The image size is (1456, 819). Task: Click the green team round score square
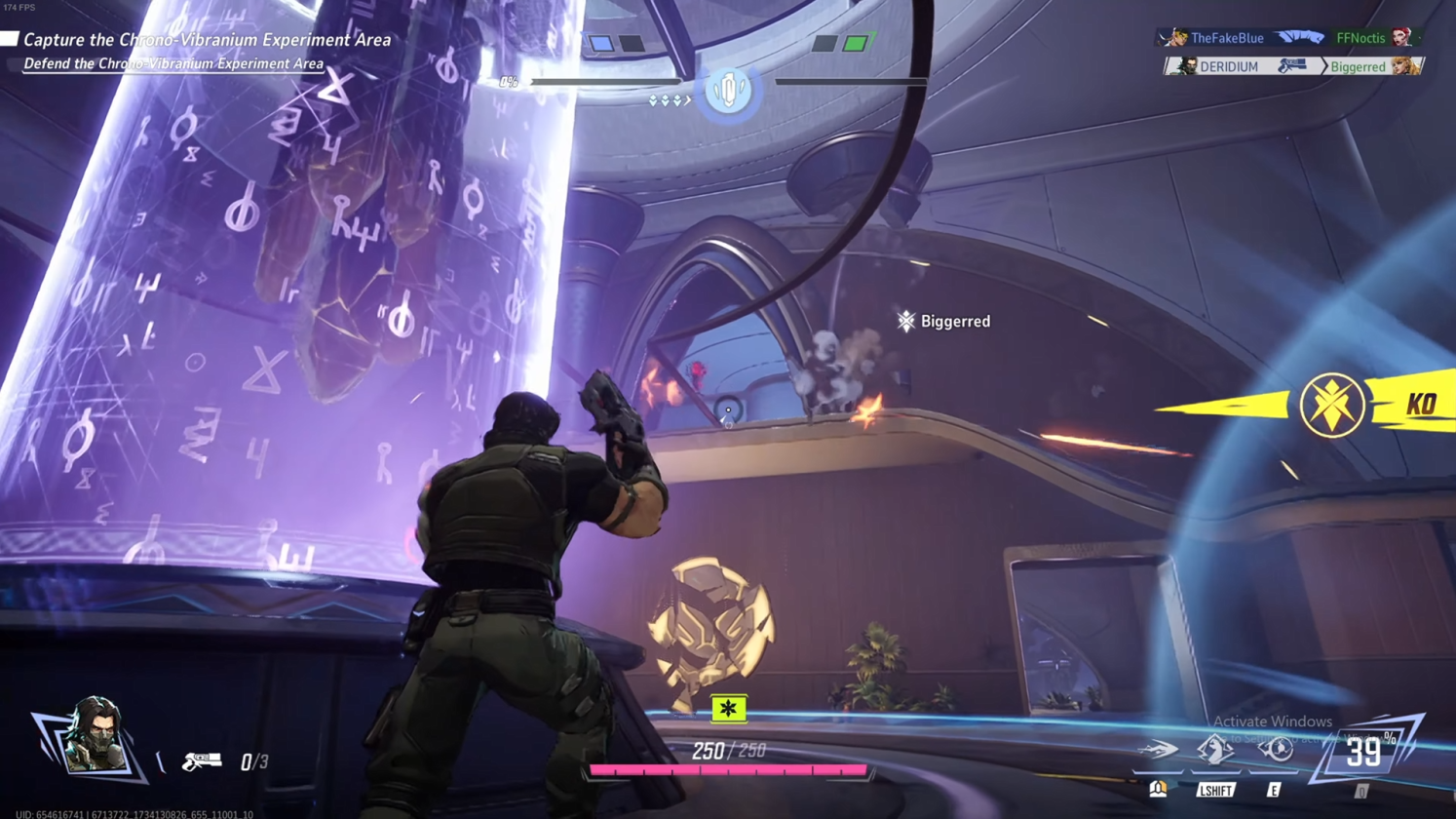pyautogui.click(x=855, y=43)
